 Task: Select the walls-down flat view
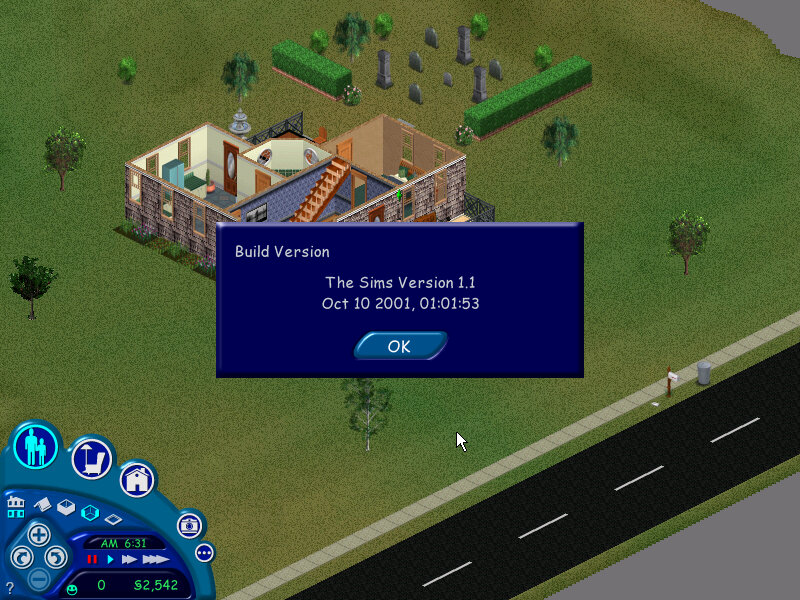click(x=113, y=519)
